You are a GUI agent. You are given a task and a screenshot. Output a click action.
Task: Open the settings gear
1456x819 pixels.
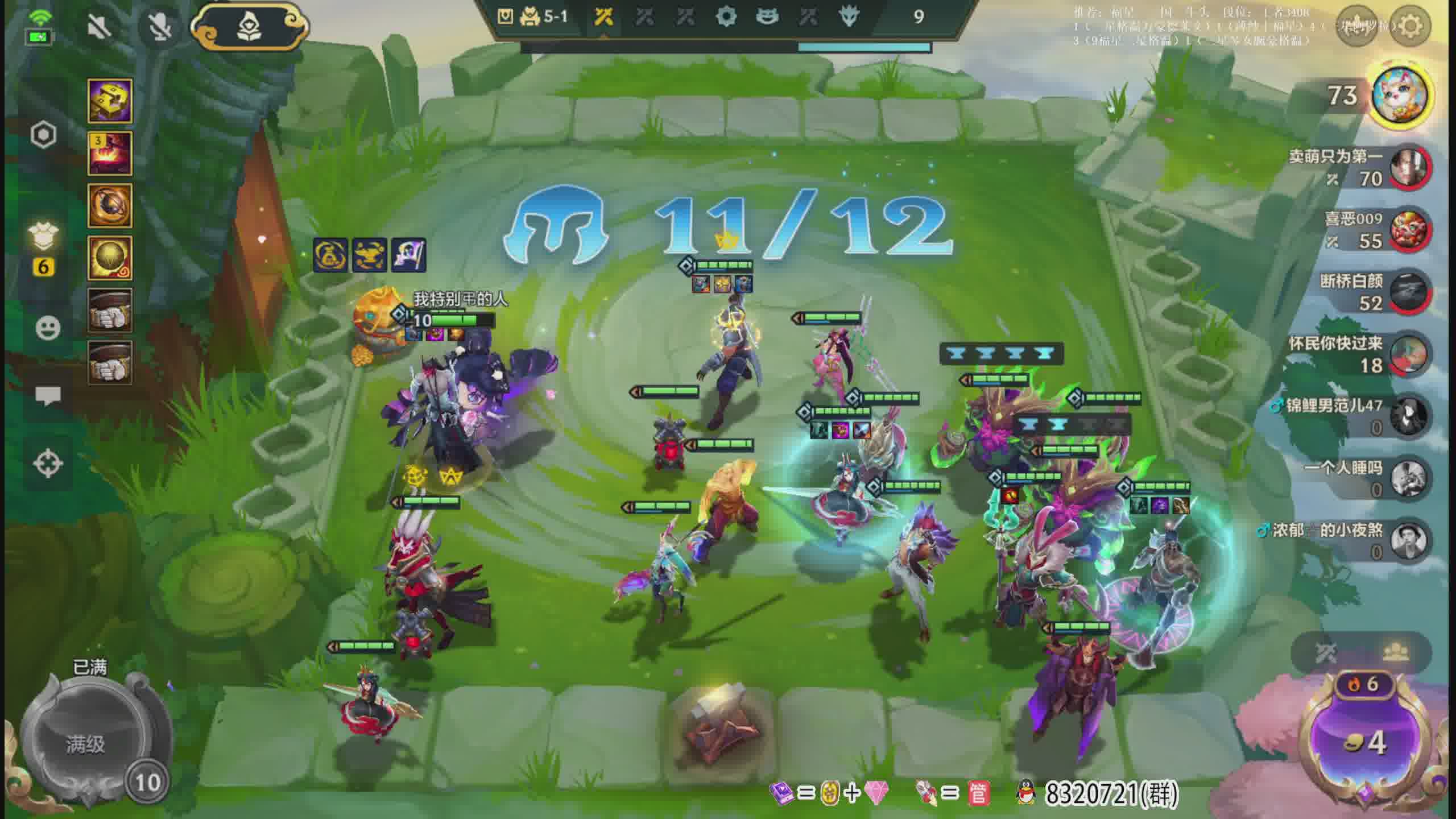1410,26
